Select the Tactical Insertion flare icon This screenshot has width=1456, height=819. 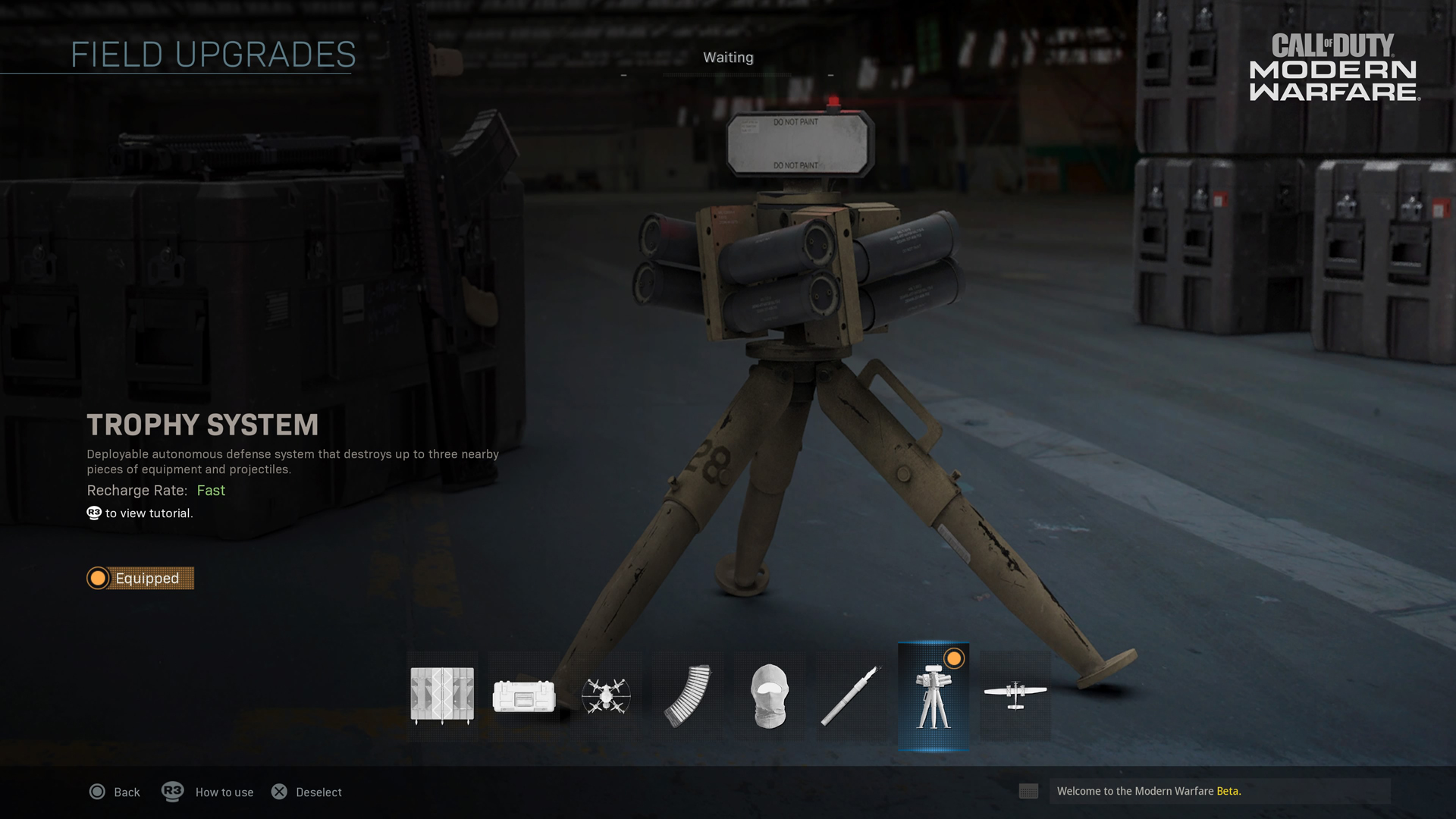(851, 695)
